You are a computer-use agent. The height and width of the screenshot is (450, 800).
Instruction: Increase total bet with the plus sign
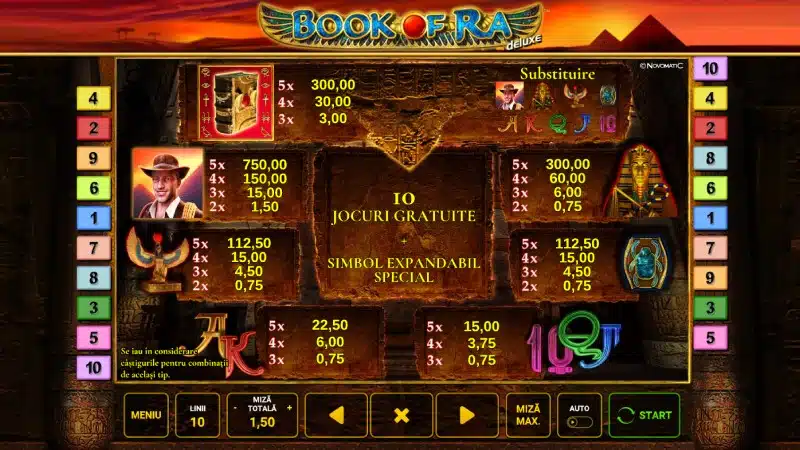coord(290,408)
